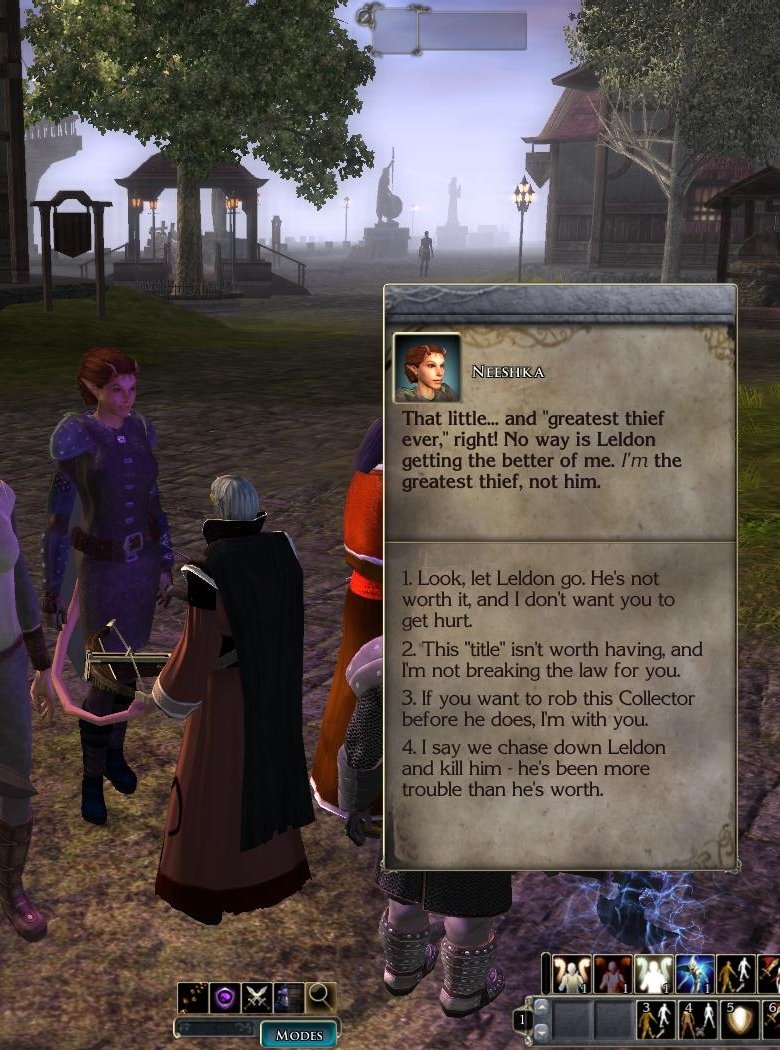This screenshot has width=780, height=1050.
Task: Toggle the footprints tracking mode icon
Action: click(193, 997)
